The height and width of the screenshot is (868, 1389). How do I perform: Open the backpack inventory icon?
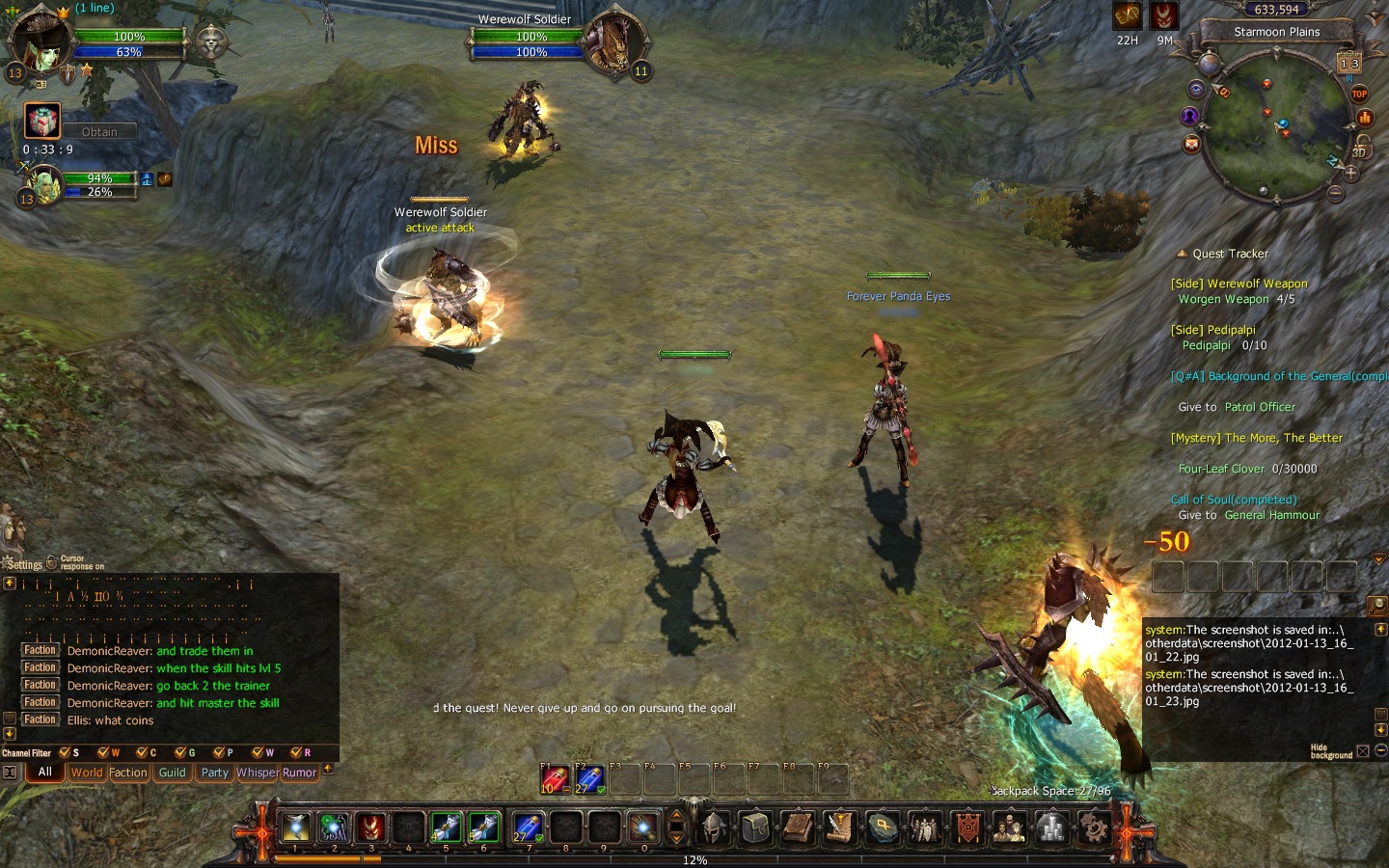756,827
